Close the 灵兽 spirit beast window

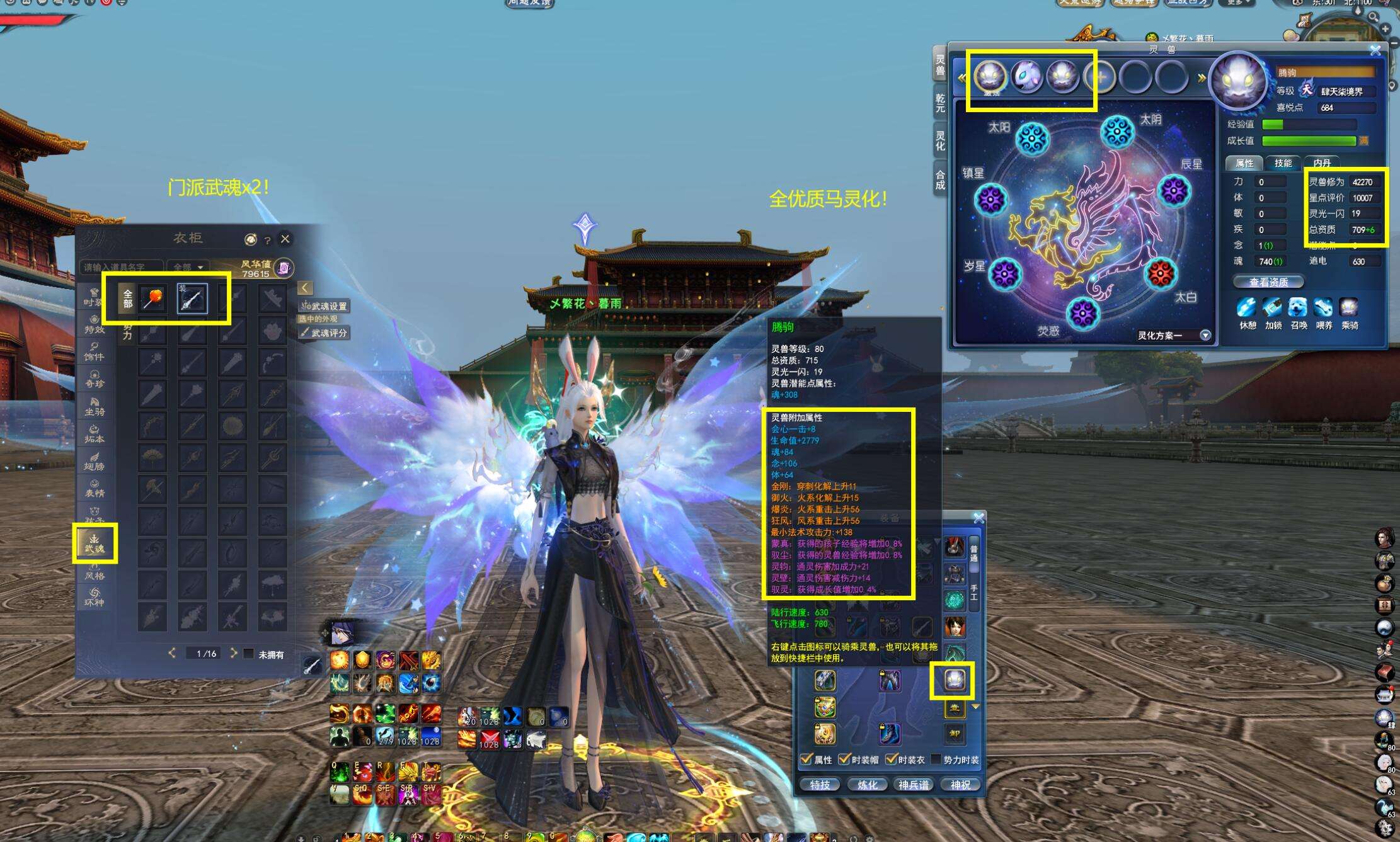pos(1375,50)
